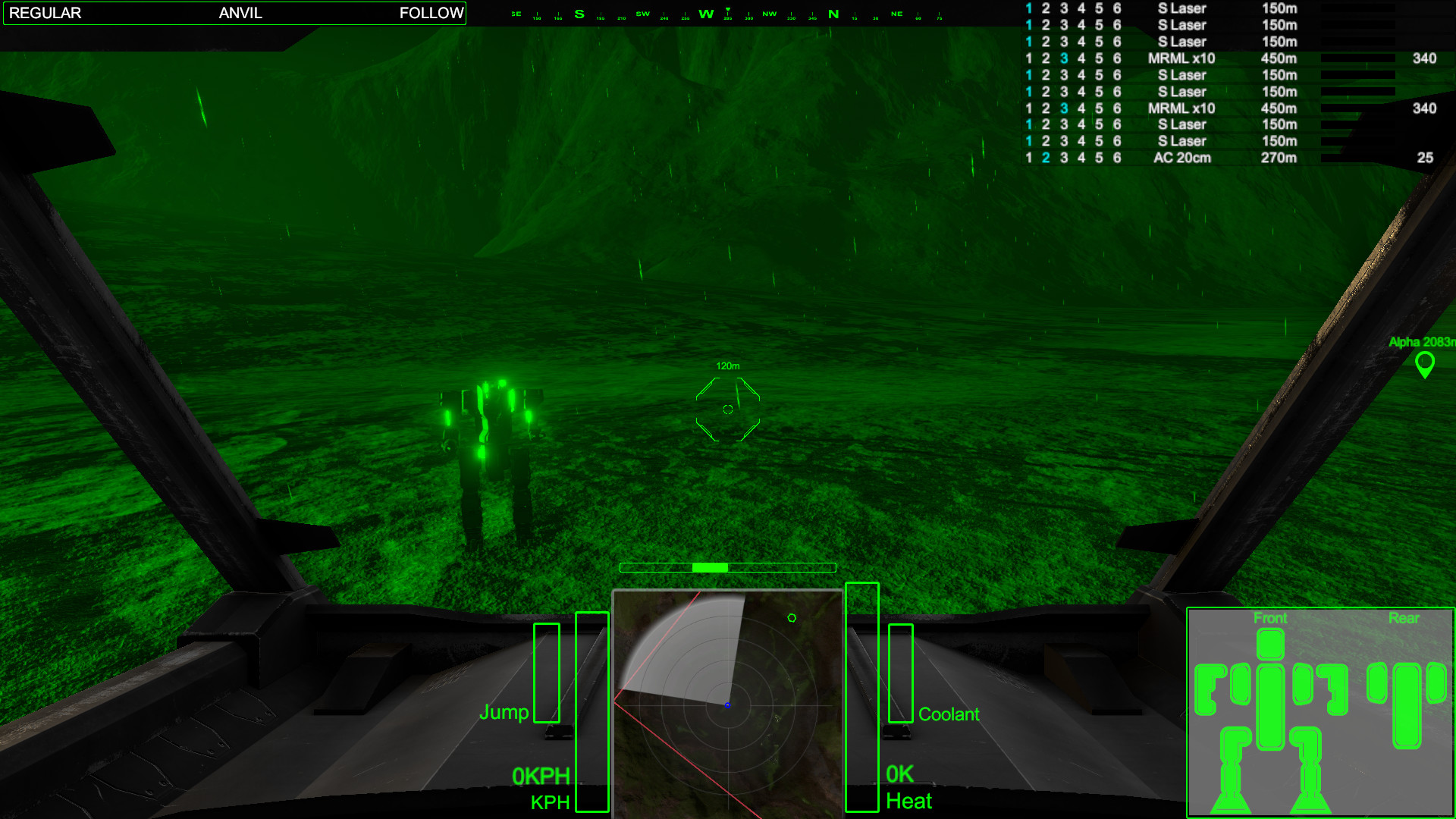1456x819 pixels.
Task: Enable the top S Laser in group 1
Action: (1028, 8)
